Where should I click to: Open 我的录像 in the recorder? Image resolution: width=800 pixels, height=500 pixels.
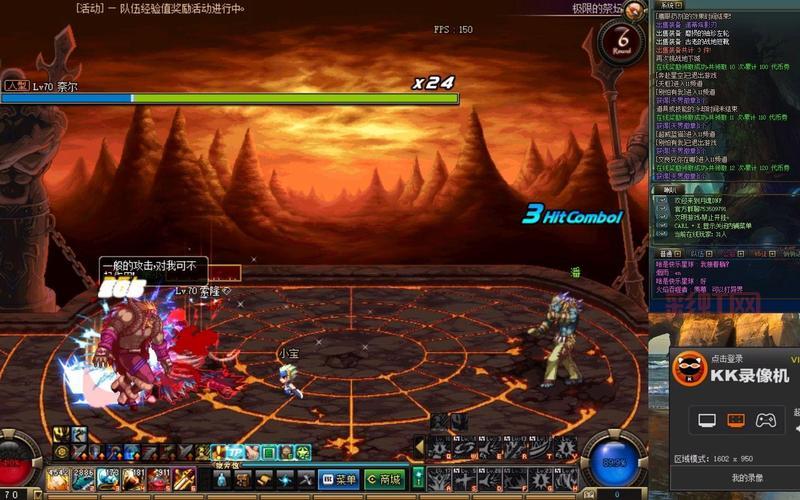pyautogui.click(x=747, y=477)
